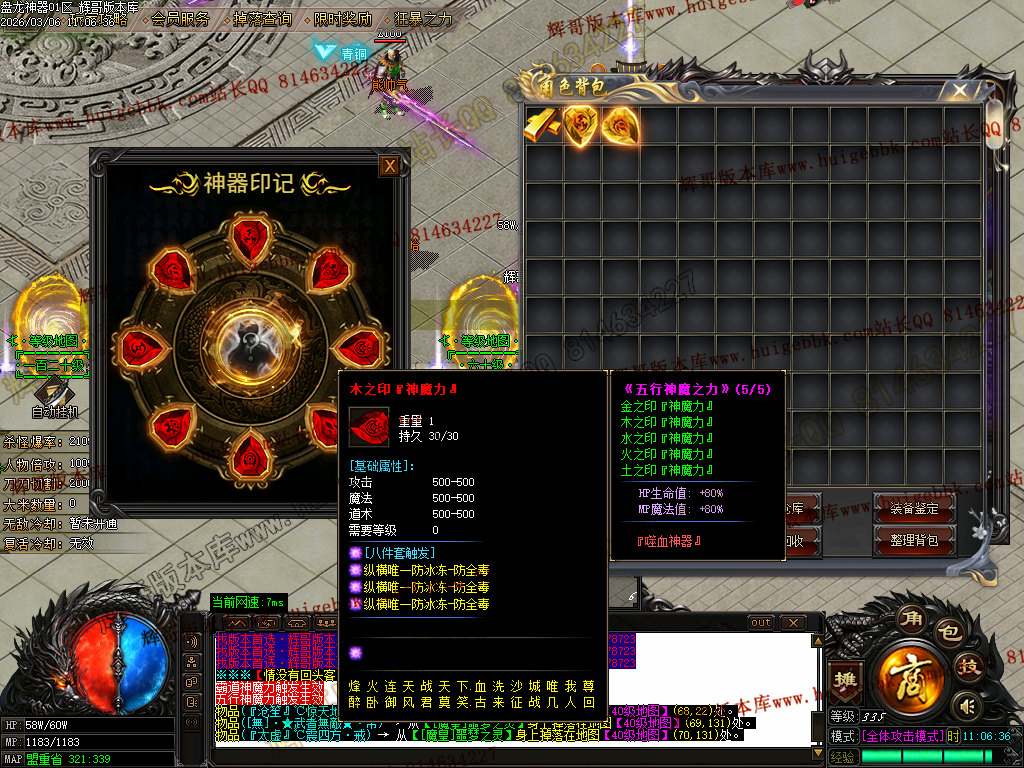Click the 装备鉴定 equipment appraisal button
1024x768 pixels.
(x=914, y=508)
